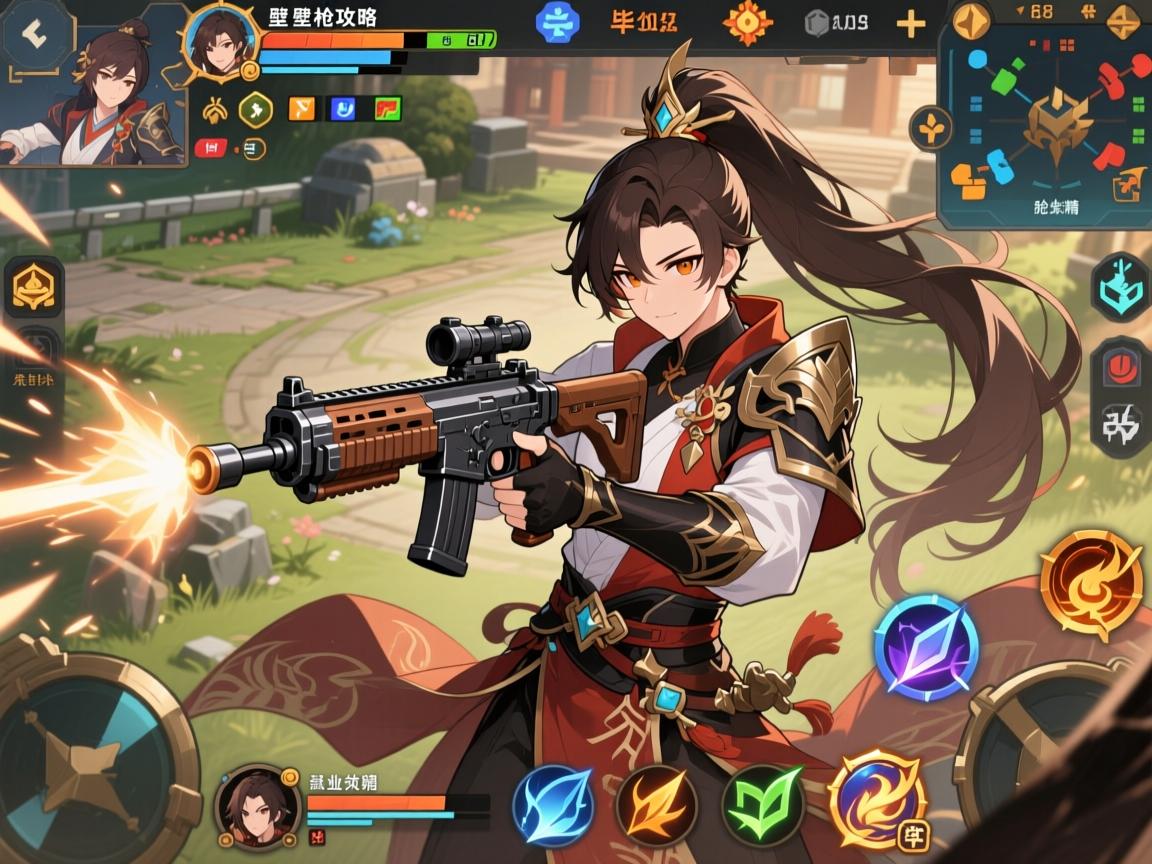Tap the red circular button on the right edge
The width and height of the screenshot is (1152, 864).
(1121, 367)
